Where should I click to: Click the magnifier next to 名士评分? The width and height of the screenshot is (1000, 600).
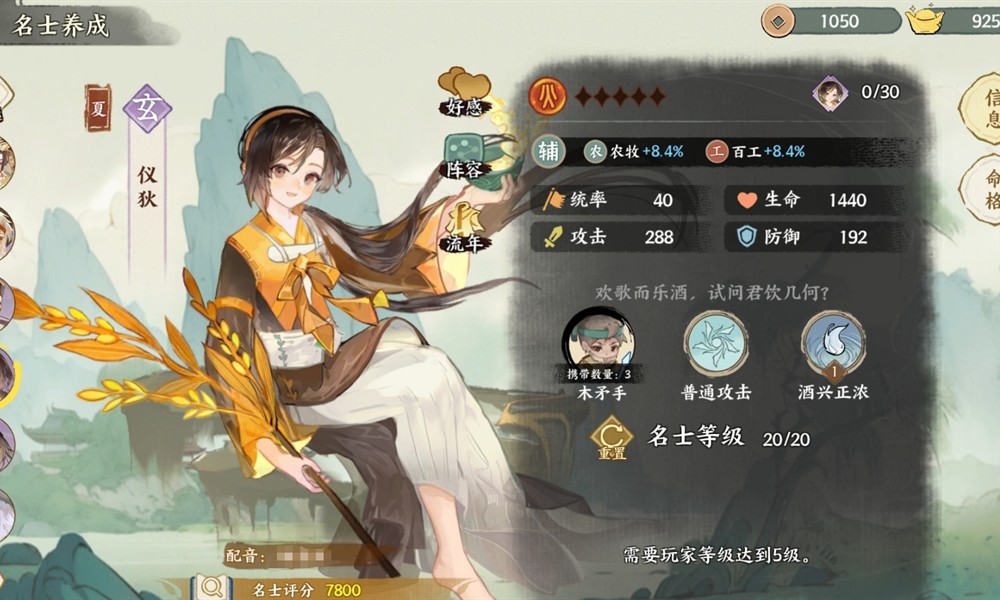coord(211,588)
